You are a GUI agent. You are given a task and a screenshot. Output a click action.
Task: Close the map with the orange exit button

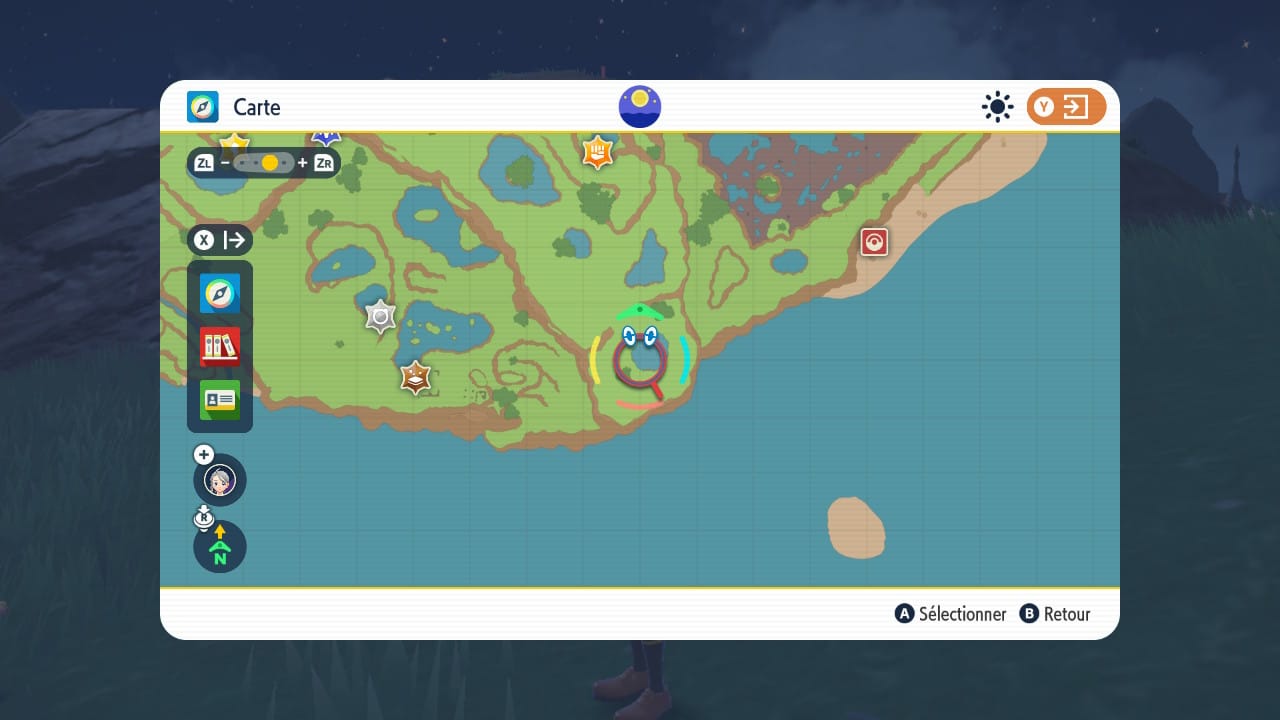pos(1066,107)
